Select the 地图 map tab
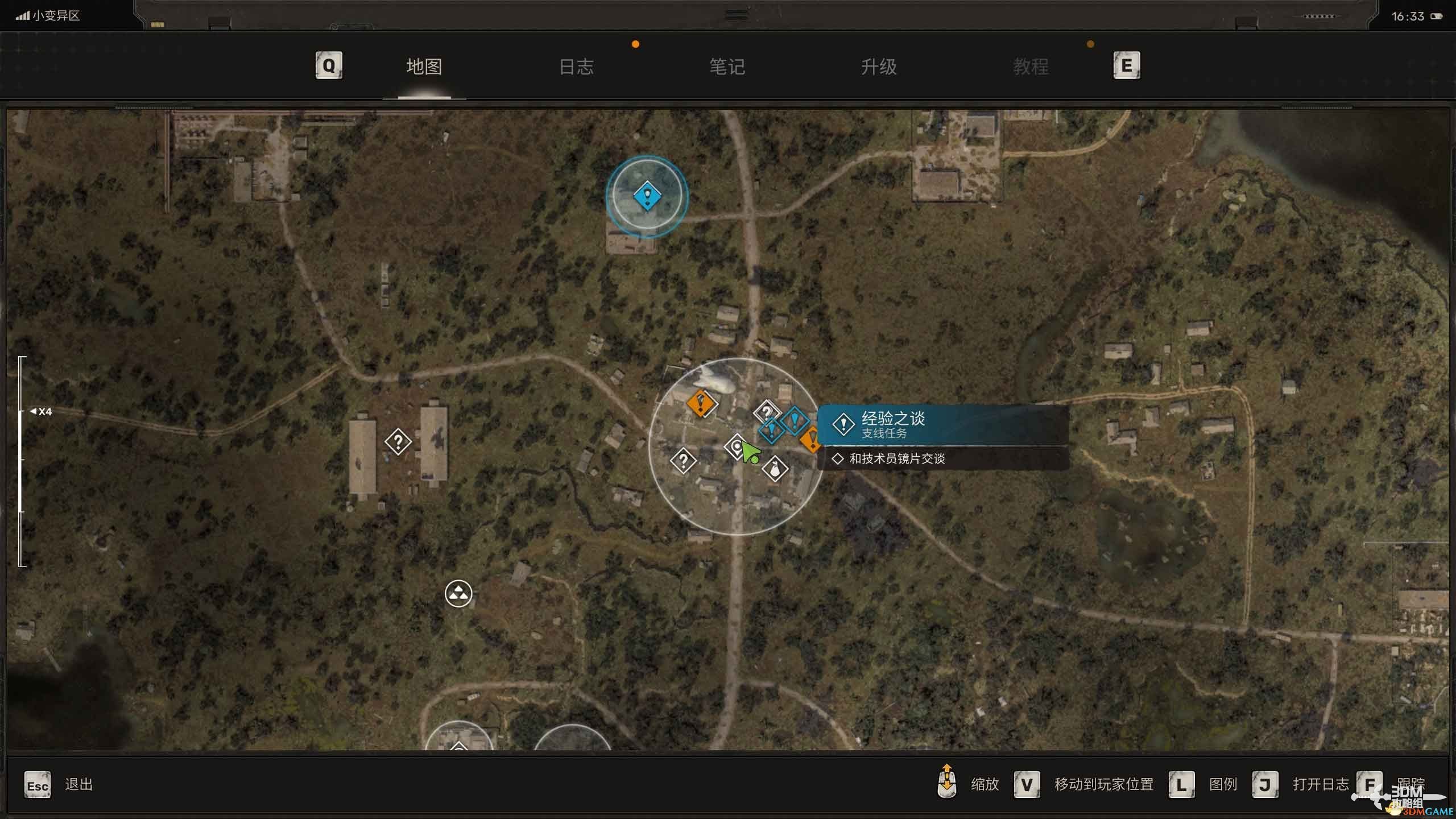This screenshot has height=819, width=1456. tap(424, 67)
